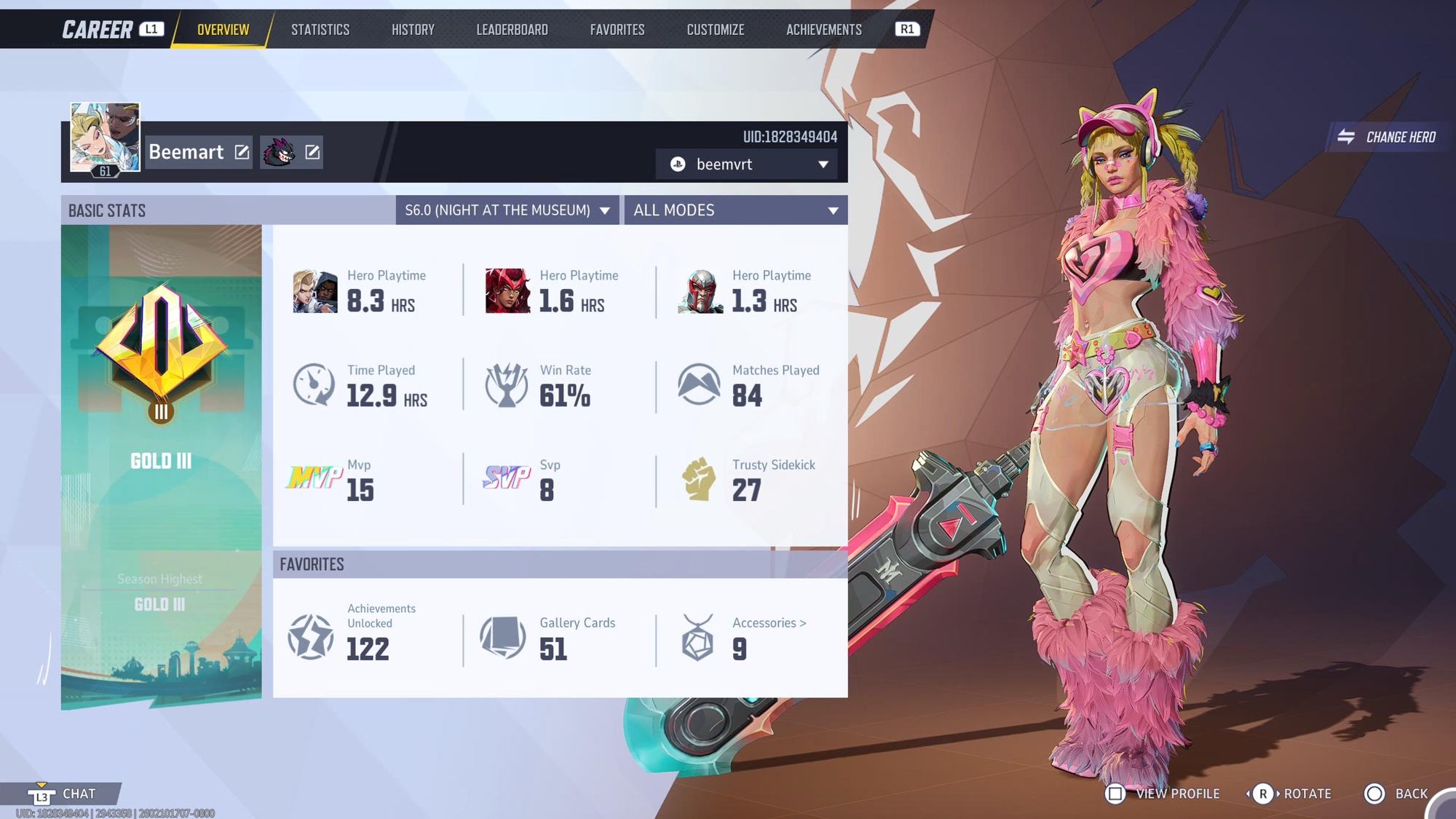Select the Gallery Cards entry

pos(553,638)
